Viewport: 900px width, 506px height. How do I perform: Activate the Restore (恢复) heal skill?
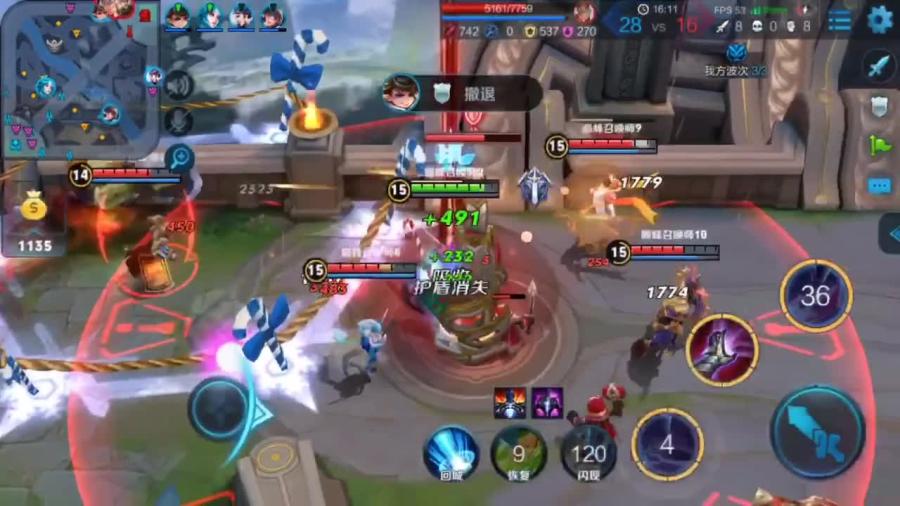519,452
